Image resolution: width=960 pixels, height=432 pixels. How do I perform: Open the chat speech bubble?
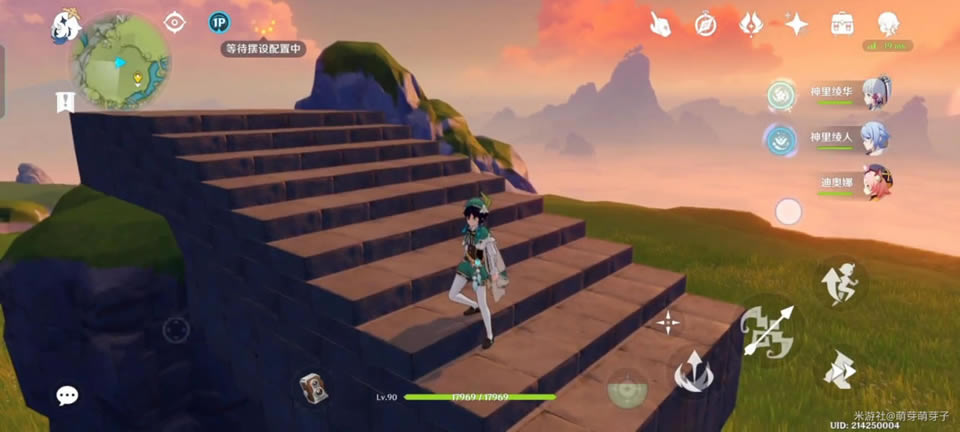67,395
